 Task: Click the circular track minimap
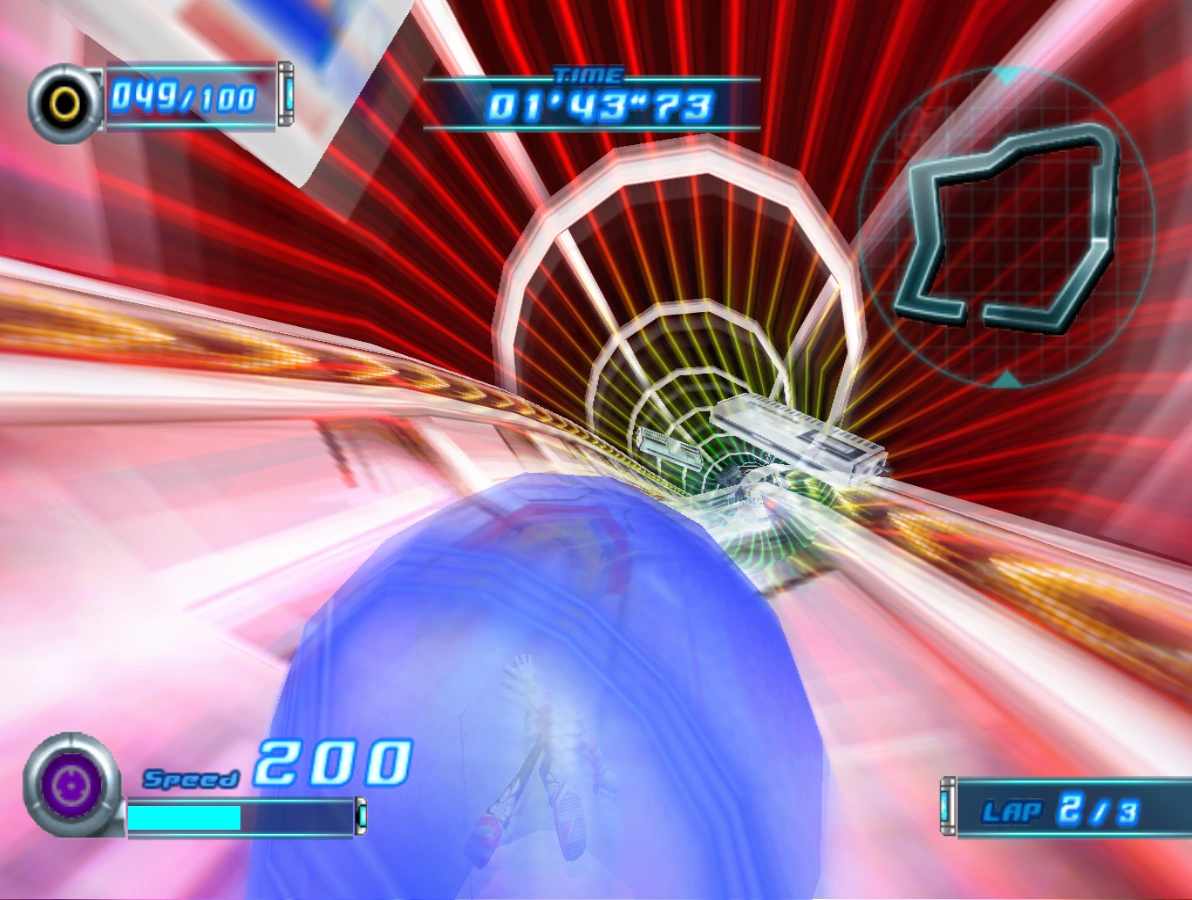1008,227
